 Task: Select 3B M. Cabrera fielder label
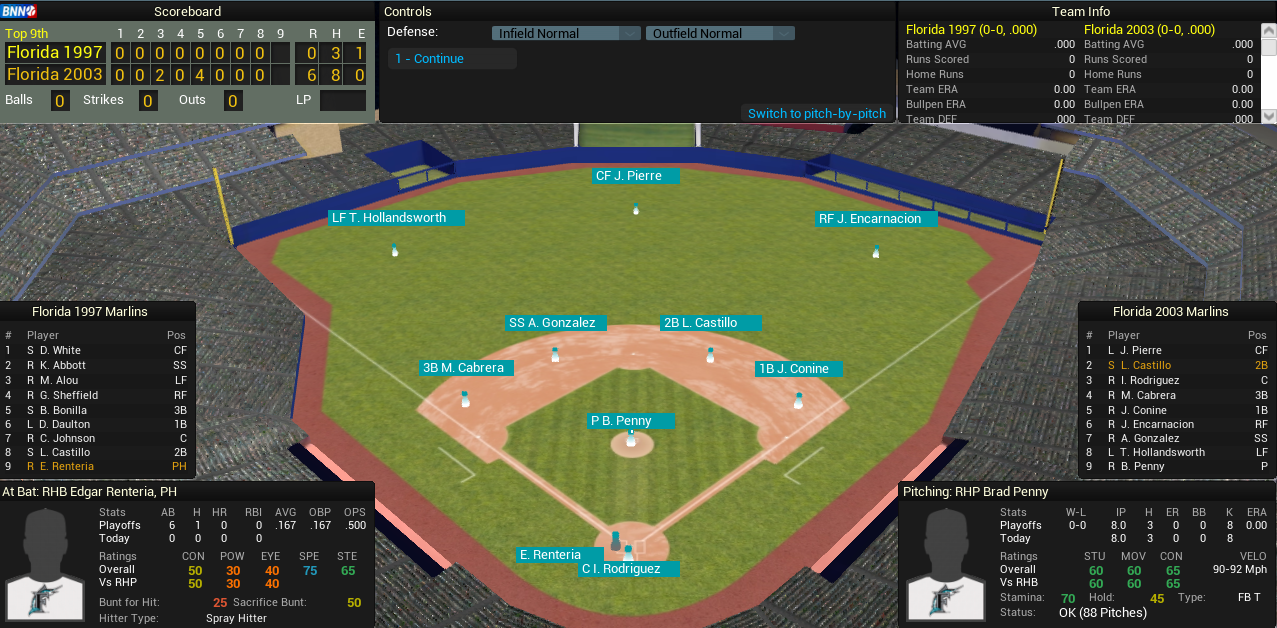pos(467,368)
